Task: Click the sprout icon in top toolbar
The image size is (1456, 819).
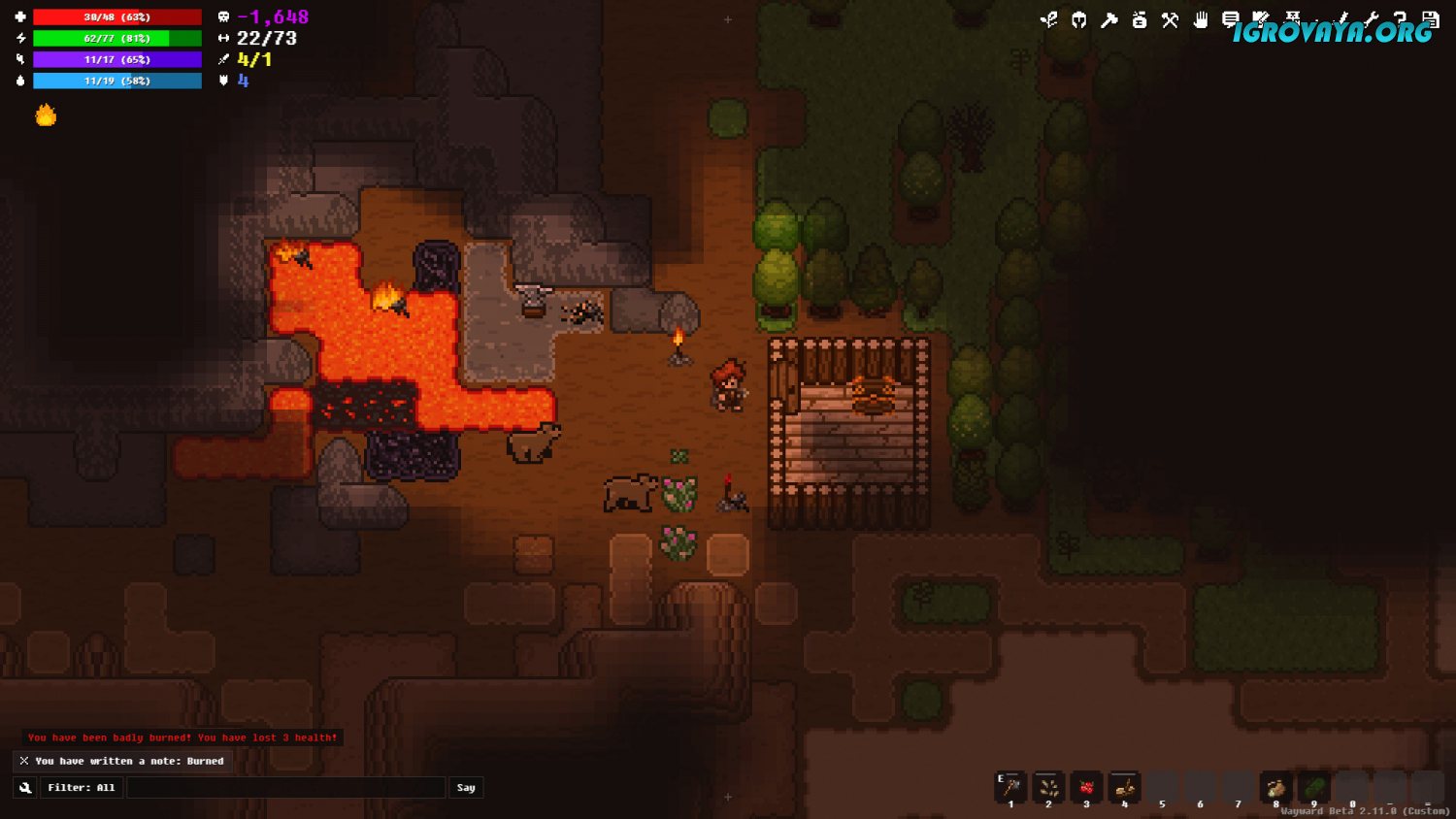Action: tap(1048, 19)
